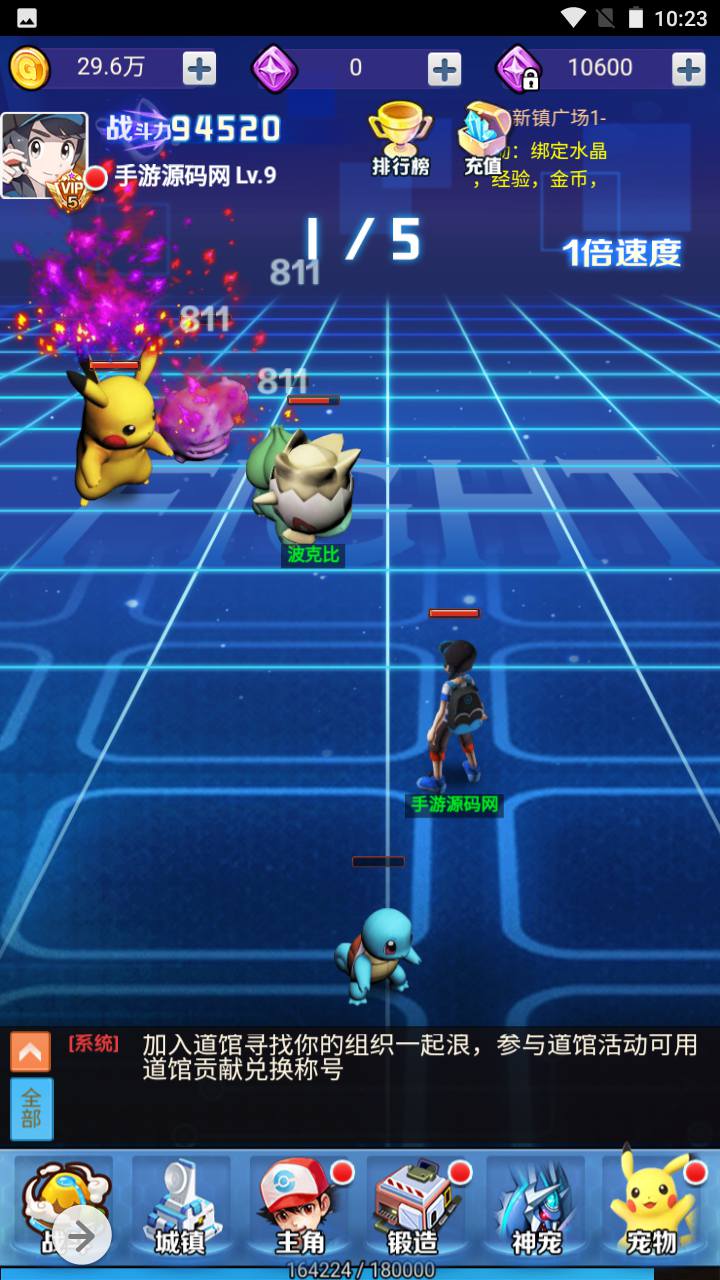Expand the chat log with orange arrow

(x=30, y=1051)
